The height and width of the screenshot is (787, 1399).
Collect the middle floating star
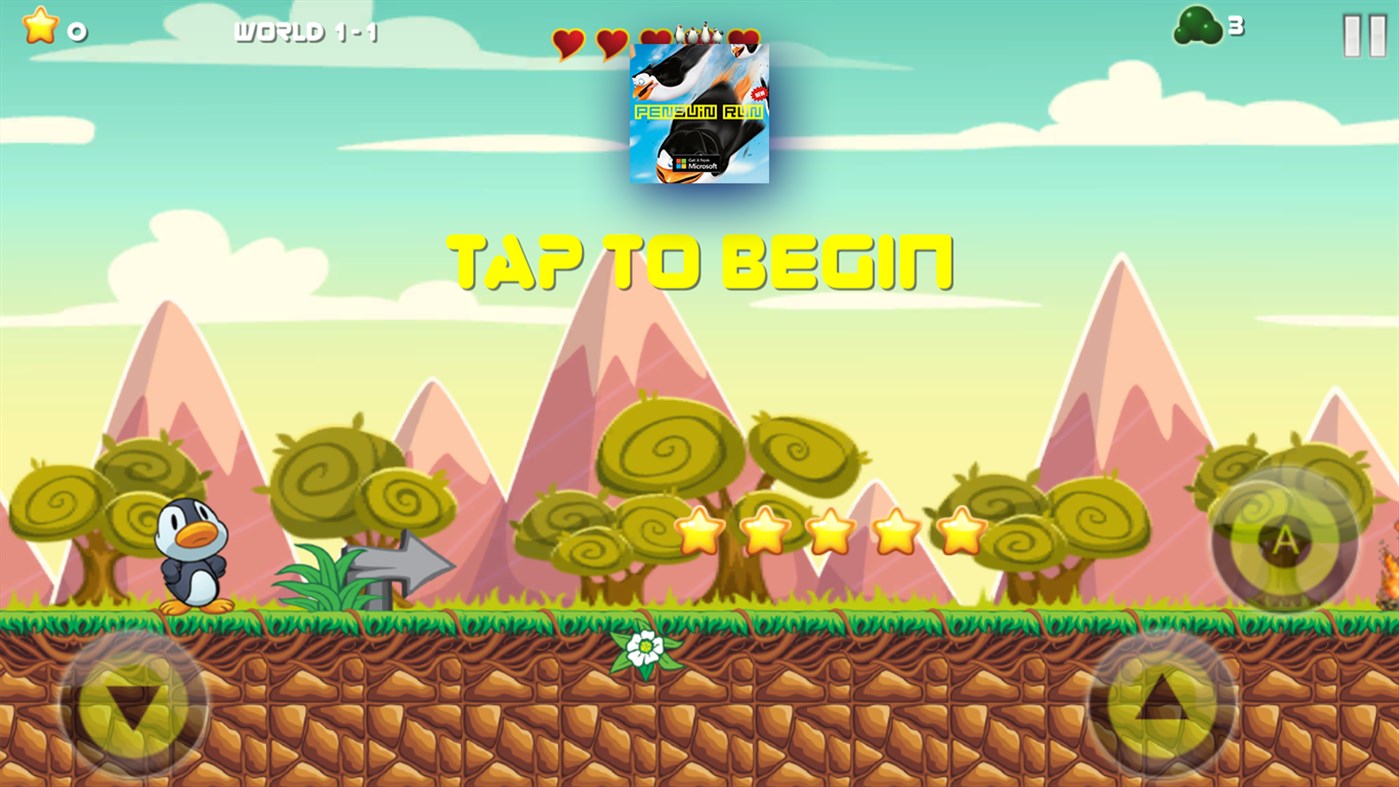pos(830,530)
